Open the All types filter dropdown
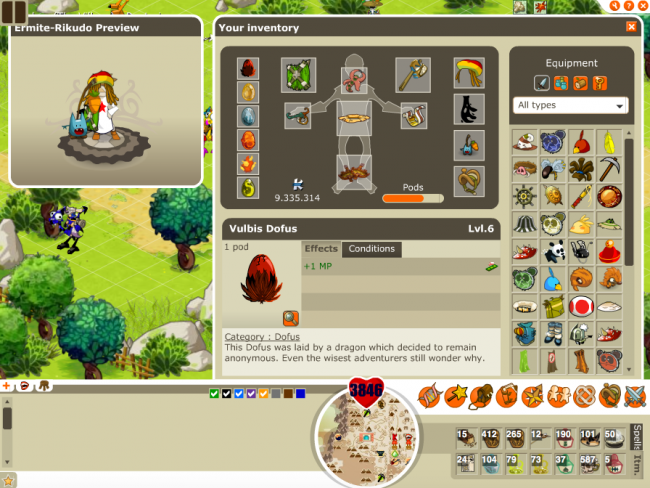The width and height of the screenshot is (650, 488). [x=571, y=105]
